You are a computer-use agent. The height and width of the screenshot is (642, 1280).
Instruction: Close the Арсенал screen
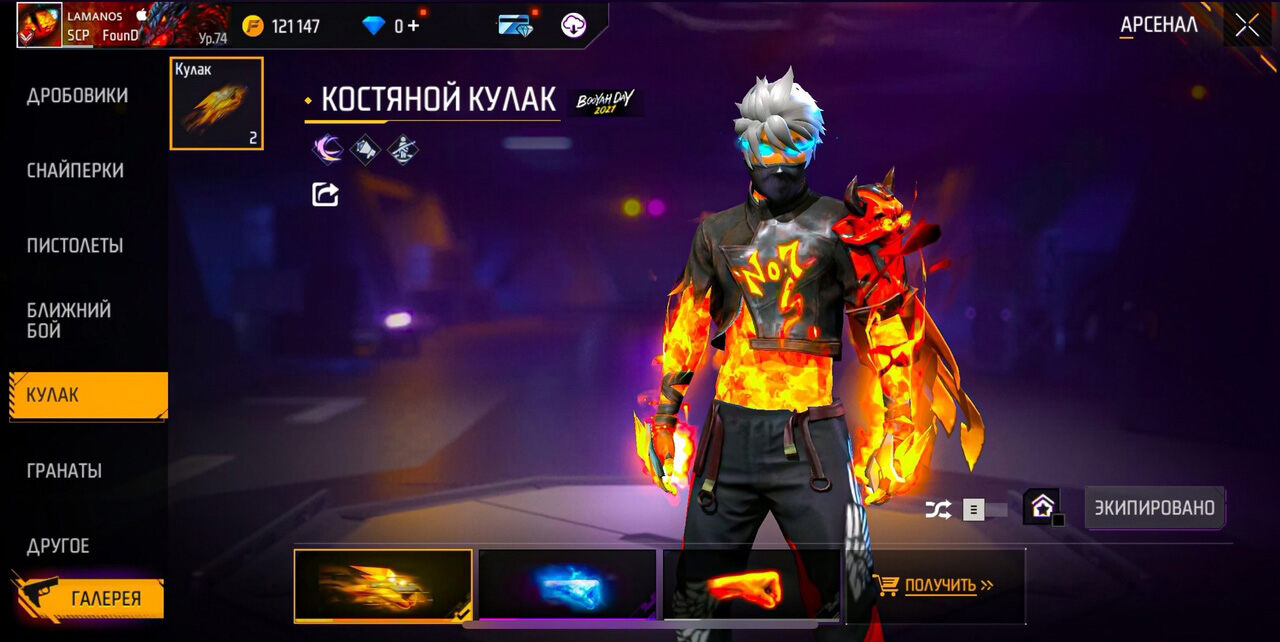[x=1247, y=25]
